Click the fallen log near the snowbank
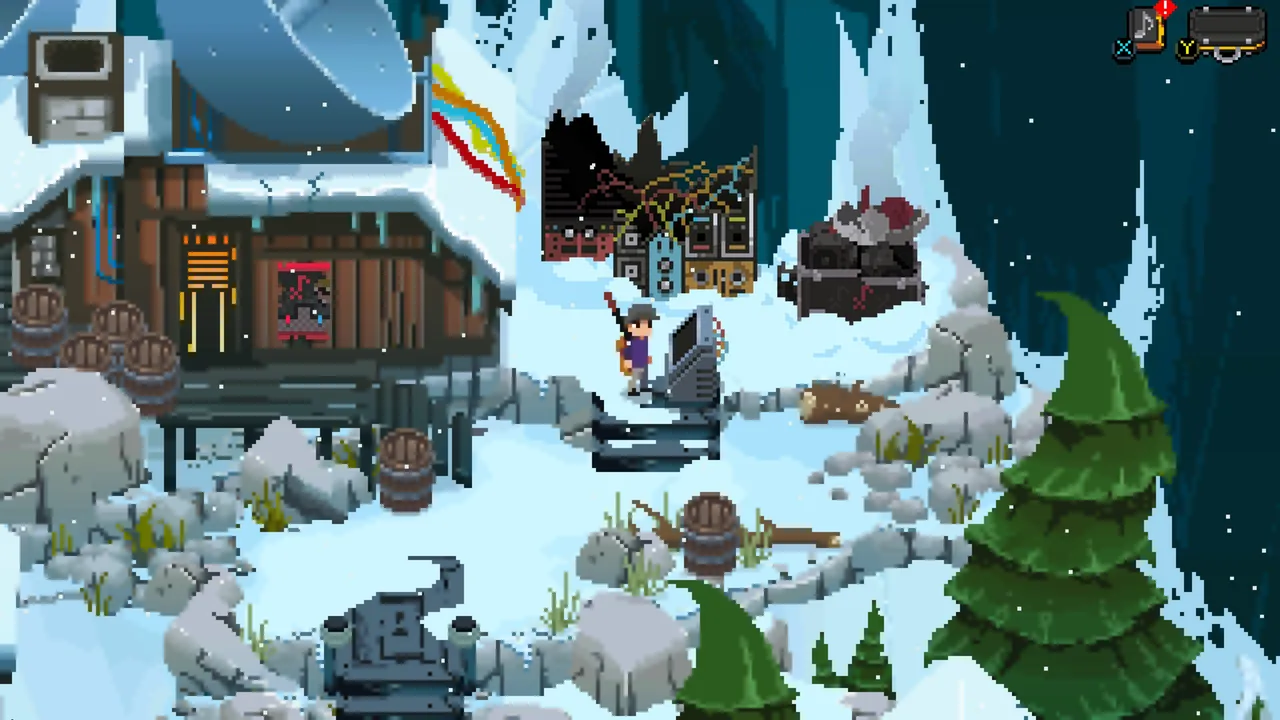 835,400
